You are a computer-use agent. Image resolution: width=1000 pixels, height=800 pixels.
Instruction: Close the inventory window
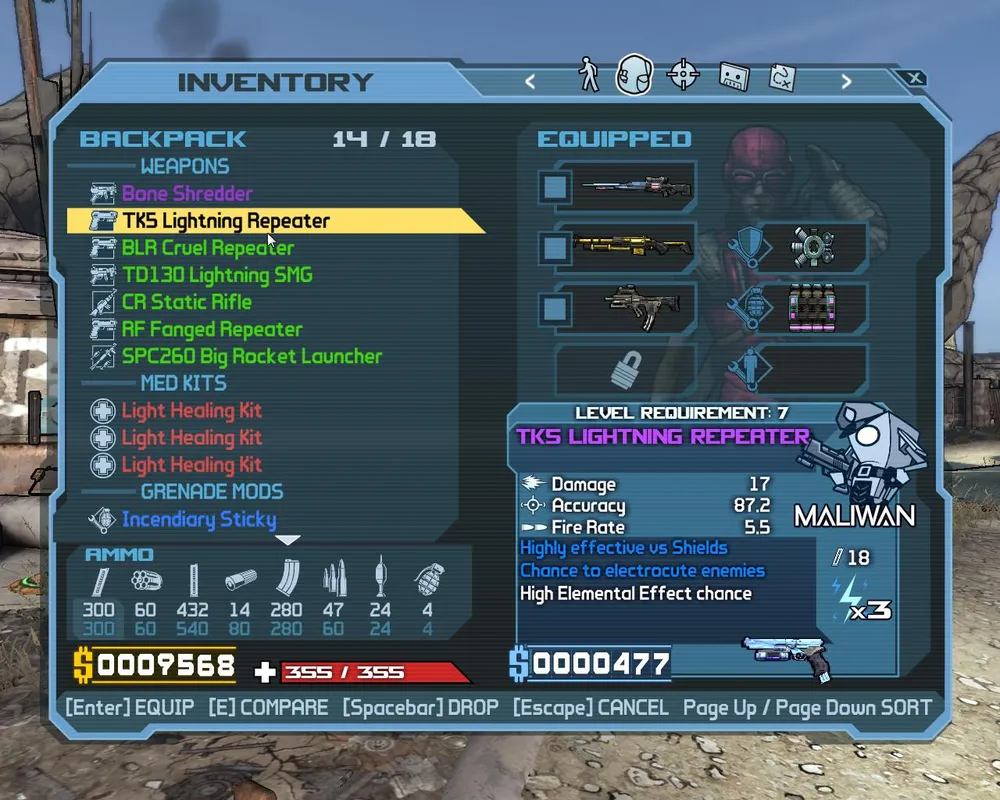[x=914, y=78]
